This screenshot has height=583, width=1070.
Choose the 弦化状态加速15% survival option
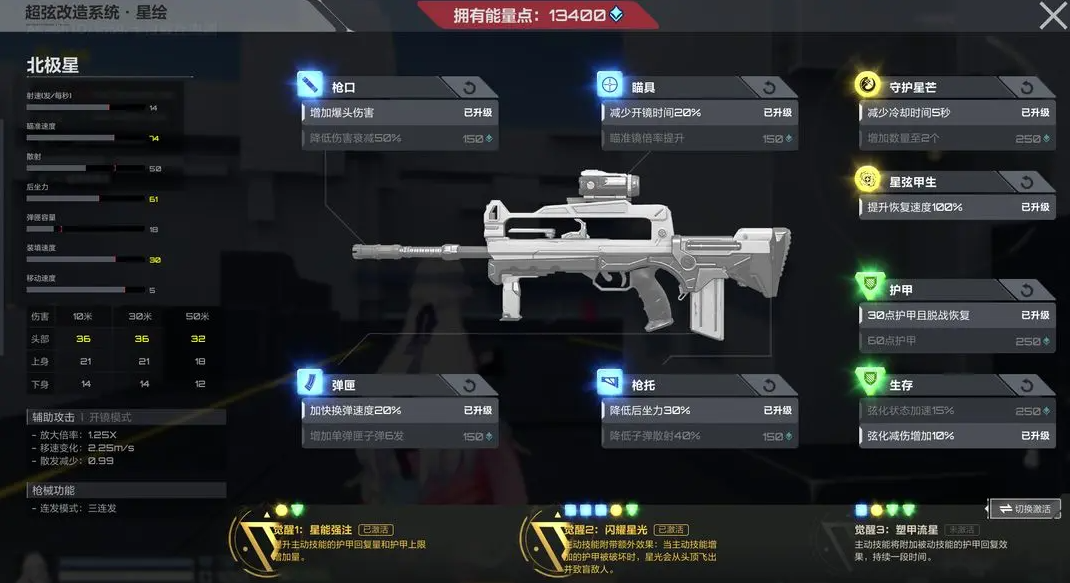957,411
